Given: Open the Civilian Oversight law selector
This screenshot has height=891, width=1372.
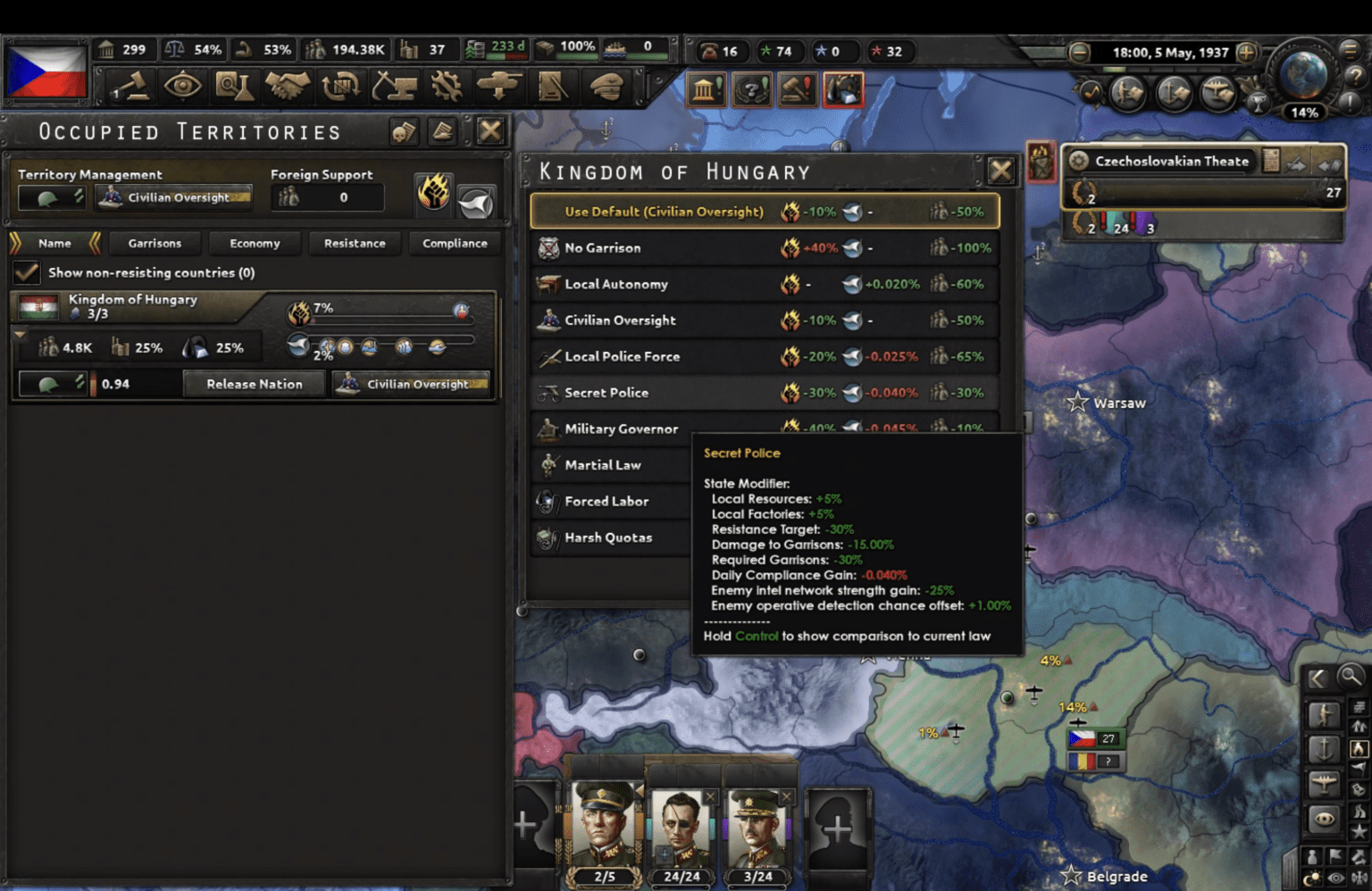Looking at the screenshot, I should [173, 197].
